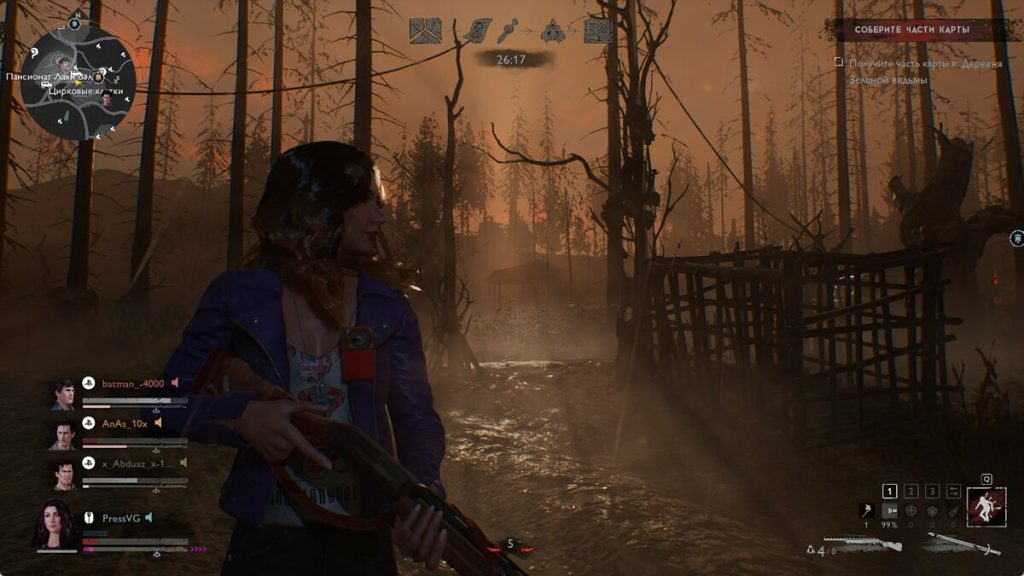Image resolution: width=1024 pixels, height=576 pixels.
Task: Open the 'Соберите части карты' objective banner
Action: [x=911, y=30]
